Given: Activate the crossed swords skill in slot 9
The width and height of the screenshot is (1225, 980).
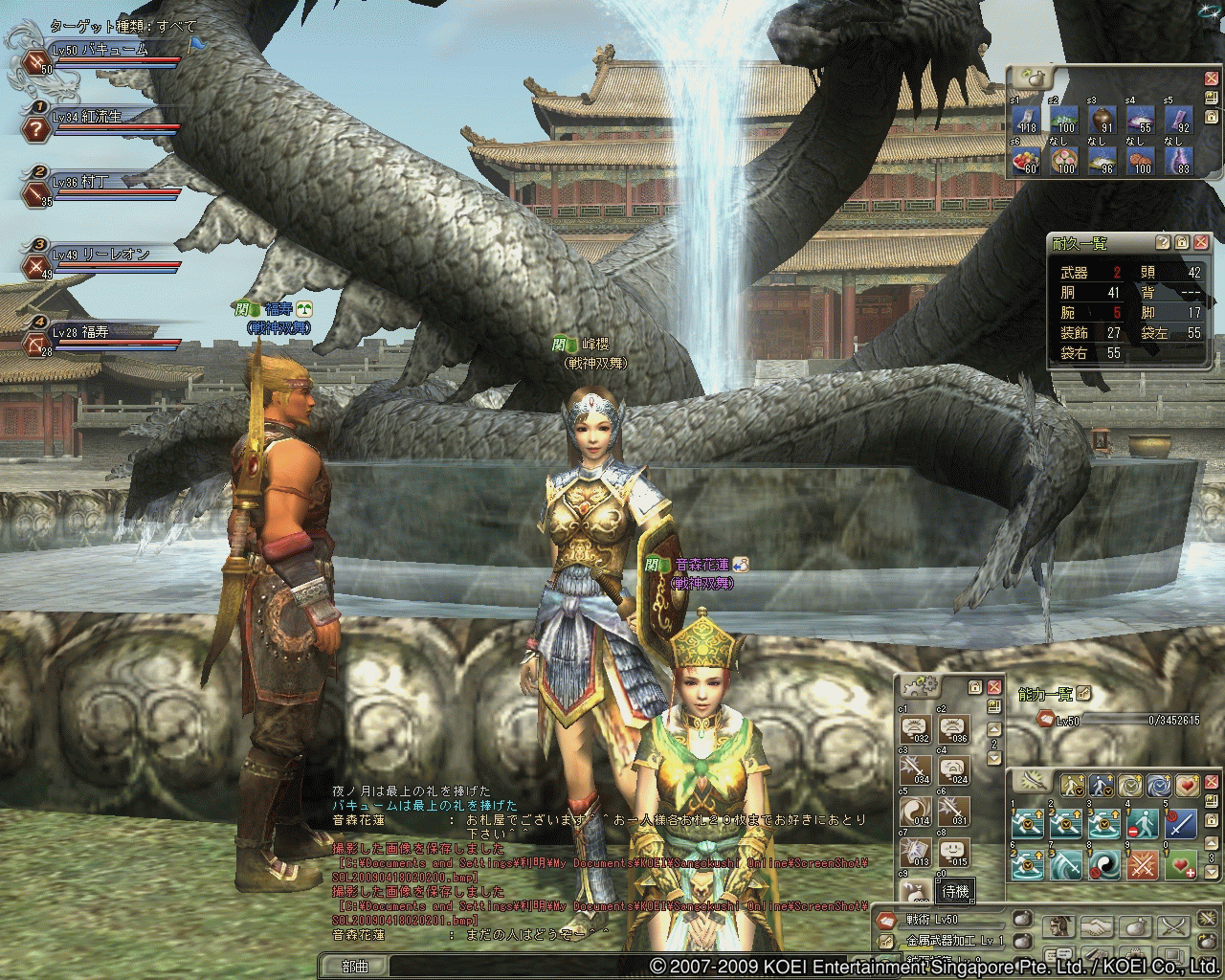Looking at the screenshot, I should coord(1143,864).
